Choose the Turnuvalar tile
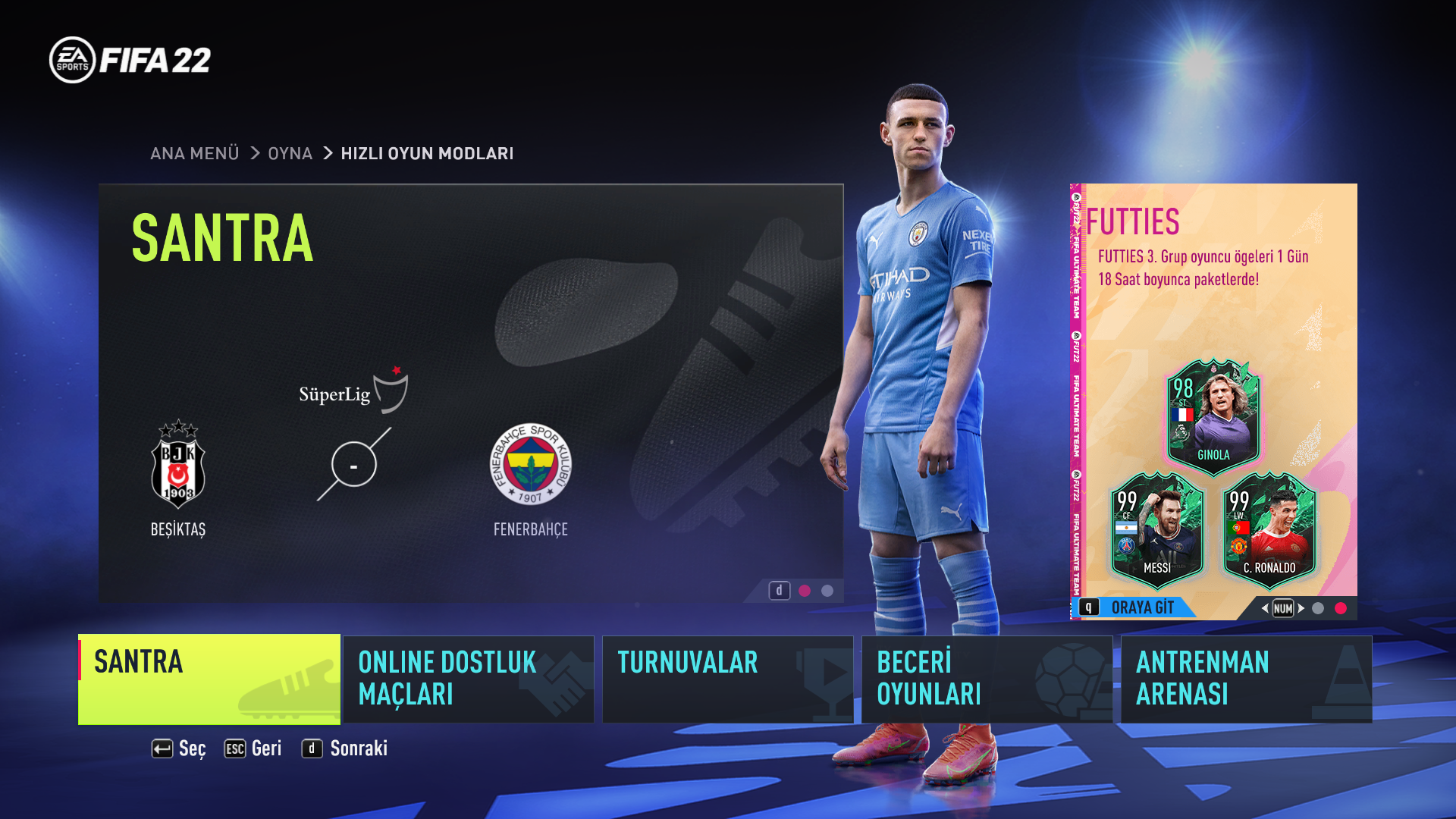Screen dimensions: 1456x819 (x=727, y=679)
